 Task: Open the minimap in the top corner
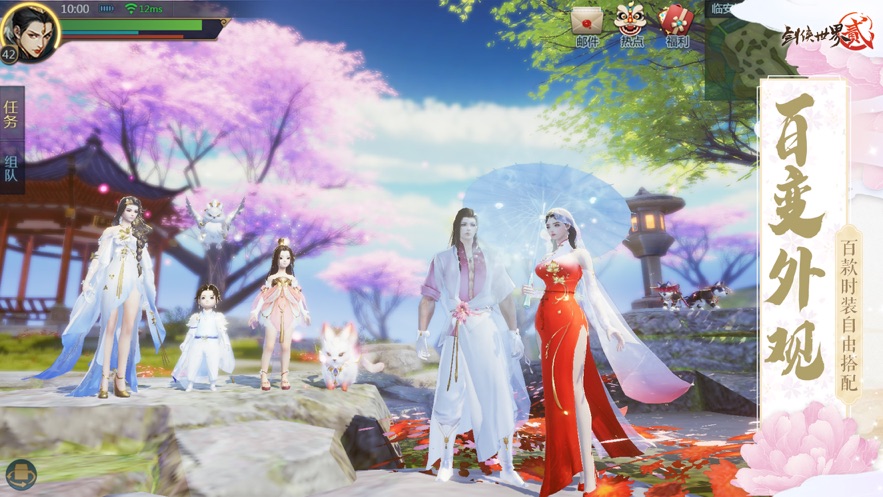click(x=731, y=45)
